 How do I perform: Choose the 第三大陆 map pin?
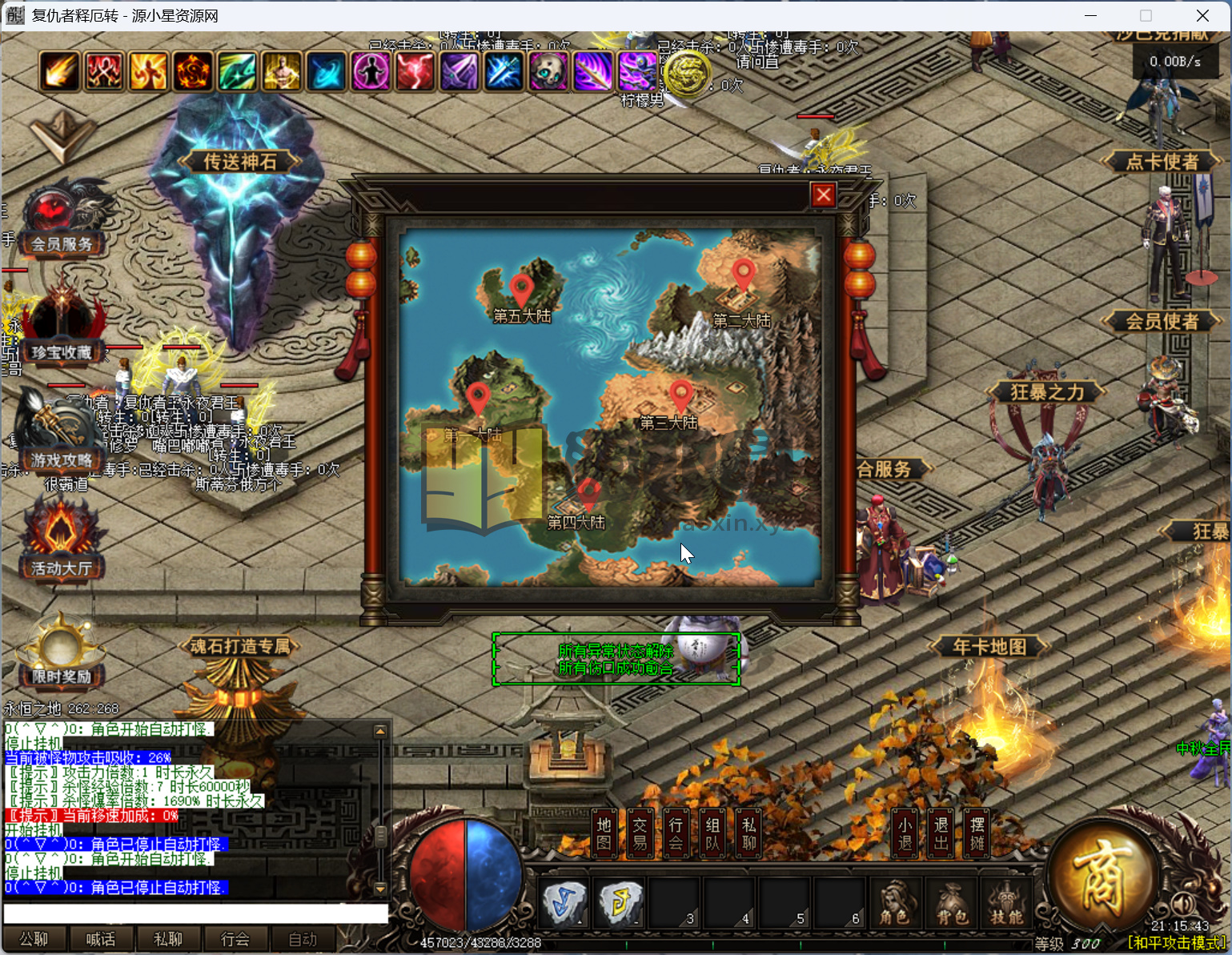tap(680, 395)
